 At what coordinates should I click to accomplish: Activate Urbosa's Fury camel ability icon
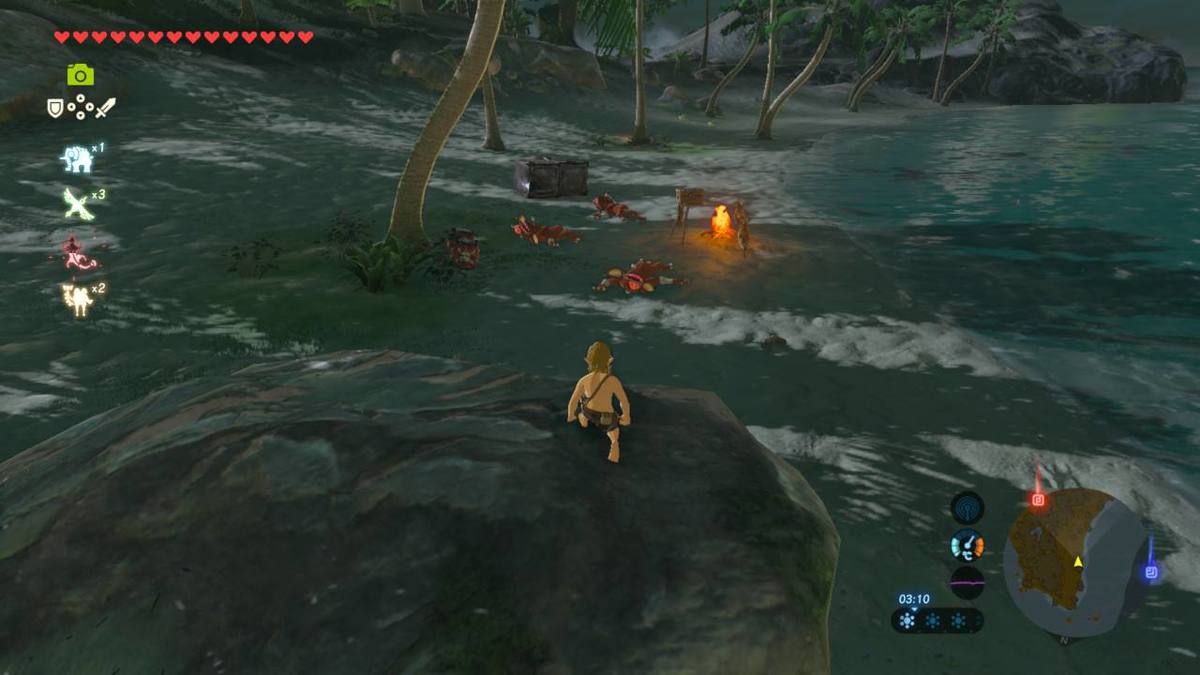pos(77,298)
